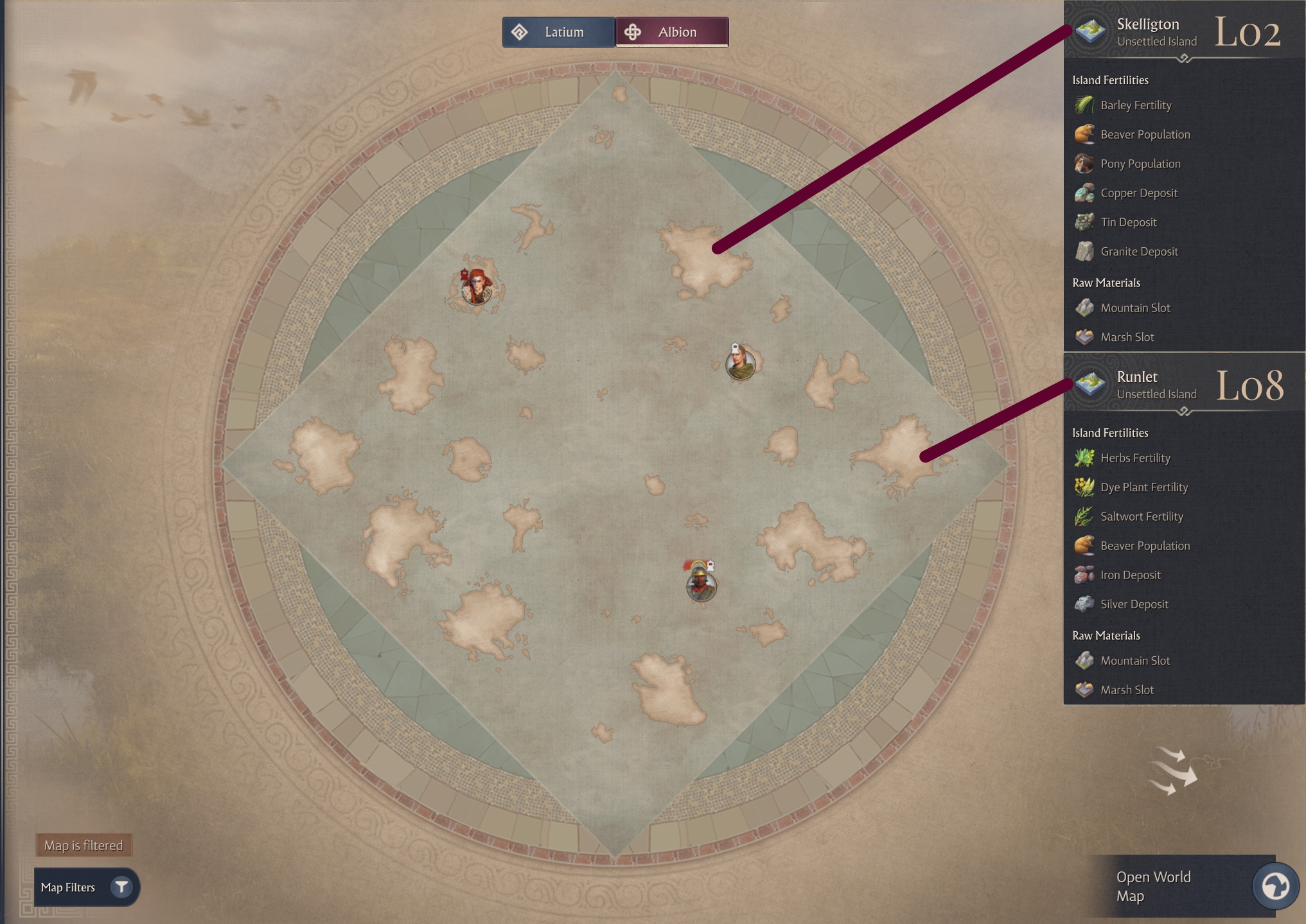Click the Saltwort Fertility entry
Image resolution: width=1306 pixels, height=924 pixels.
tap(1141, 516)
